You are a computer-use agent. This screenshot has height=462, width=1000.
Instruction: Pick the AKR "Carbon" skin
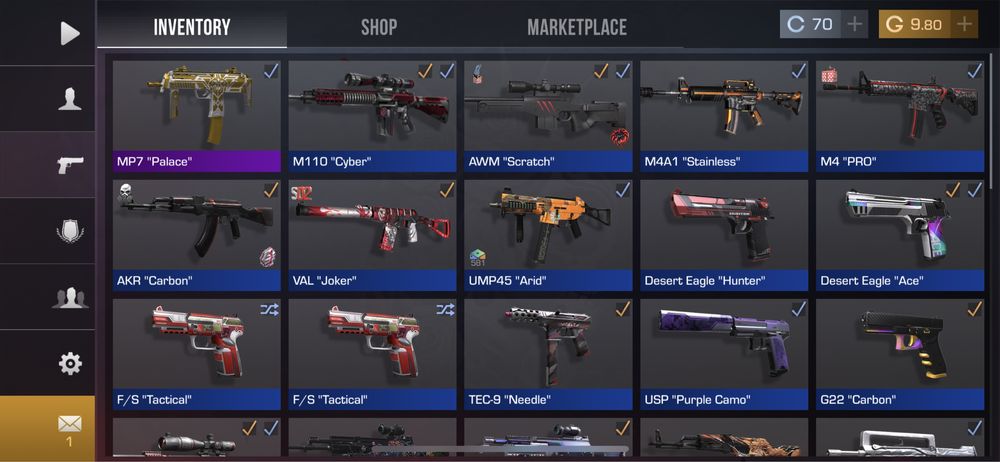[x=197, y=235]
